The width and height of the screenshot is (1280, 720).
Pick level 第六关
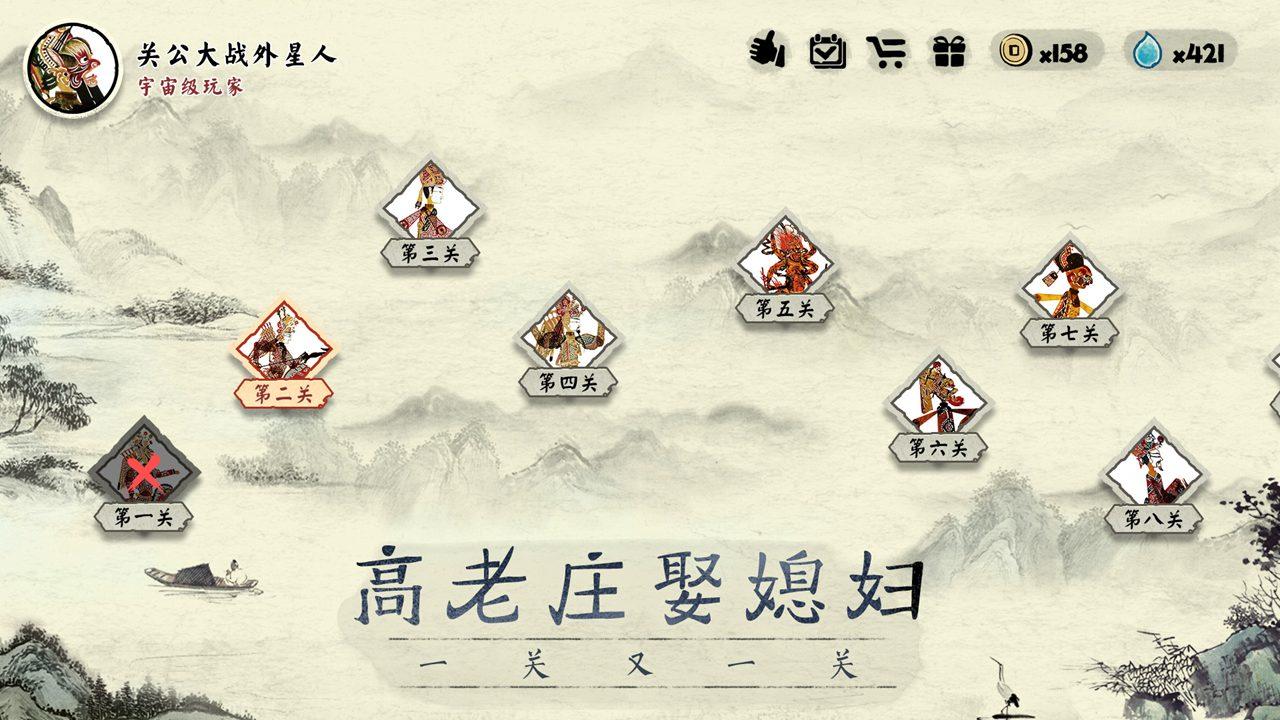point(938,400)
